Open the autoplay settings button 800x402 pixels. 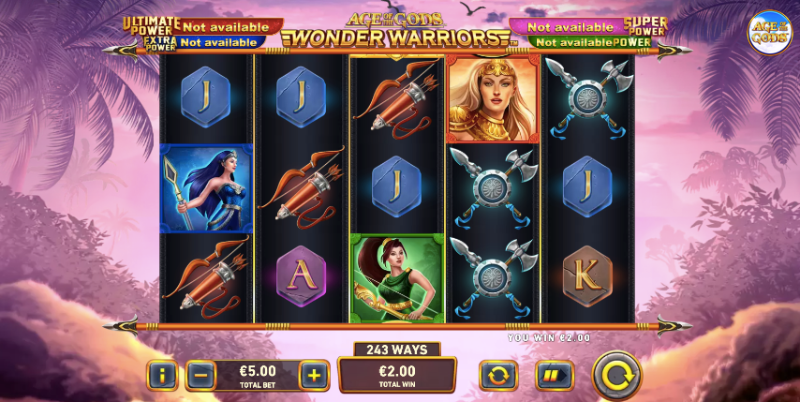tap(498, 376)
